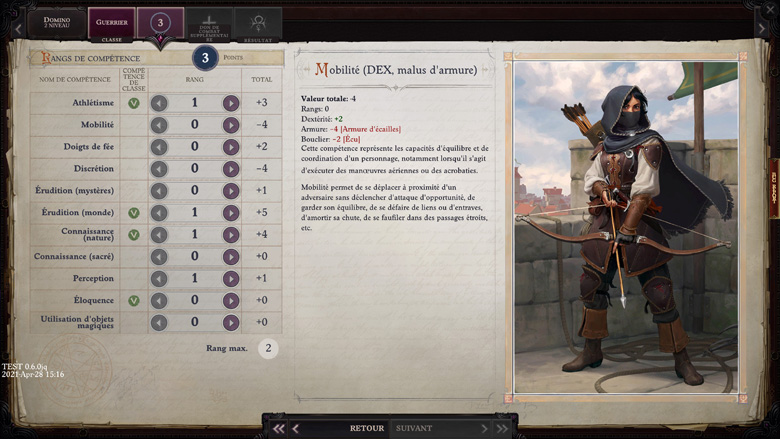
Task: Decrease Connaissance (nature) rank
Action: 159,235
